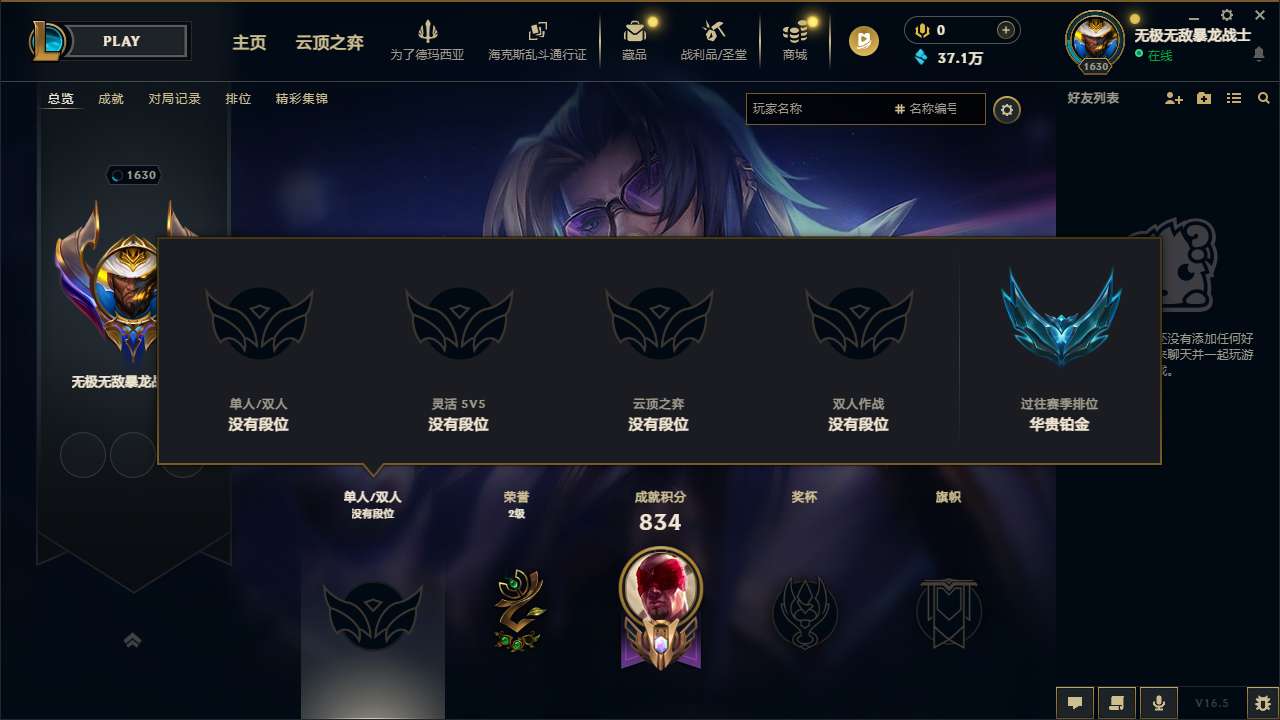Click the chat bubble icon at bottom right
The width and height of the screenshot is (1280, 720).
pyautogui.click(x=1075, y=702)
